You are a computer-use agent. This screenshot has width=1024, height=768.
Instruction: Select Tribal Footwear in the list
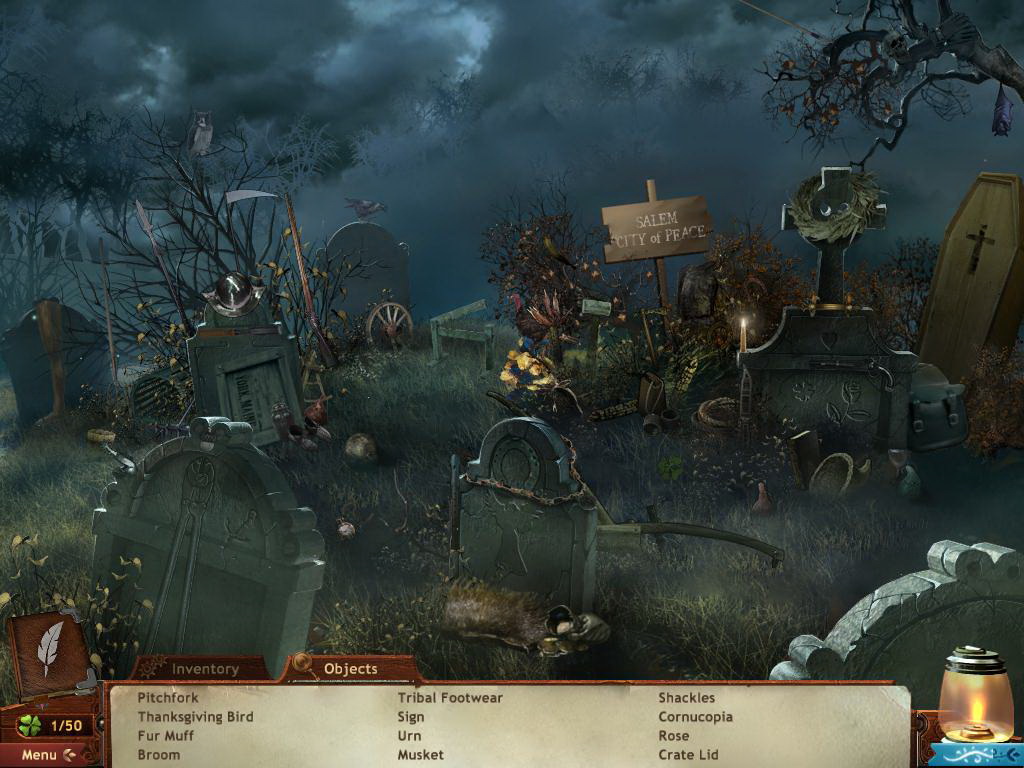coord(450,698)
